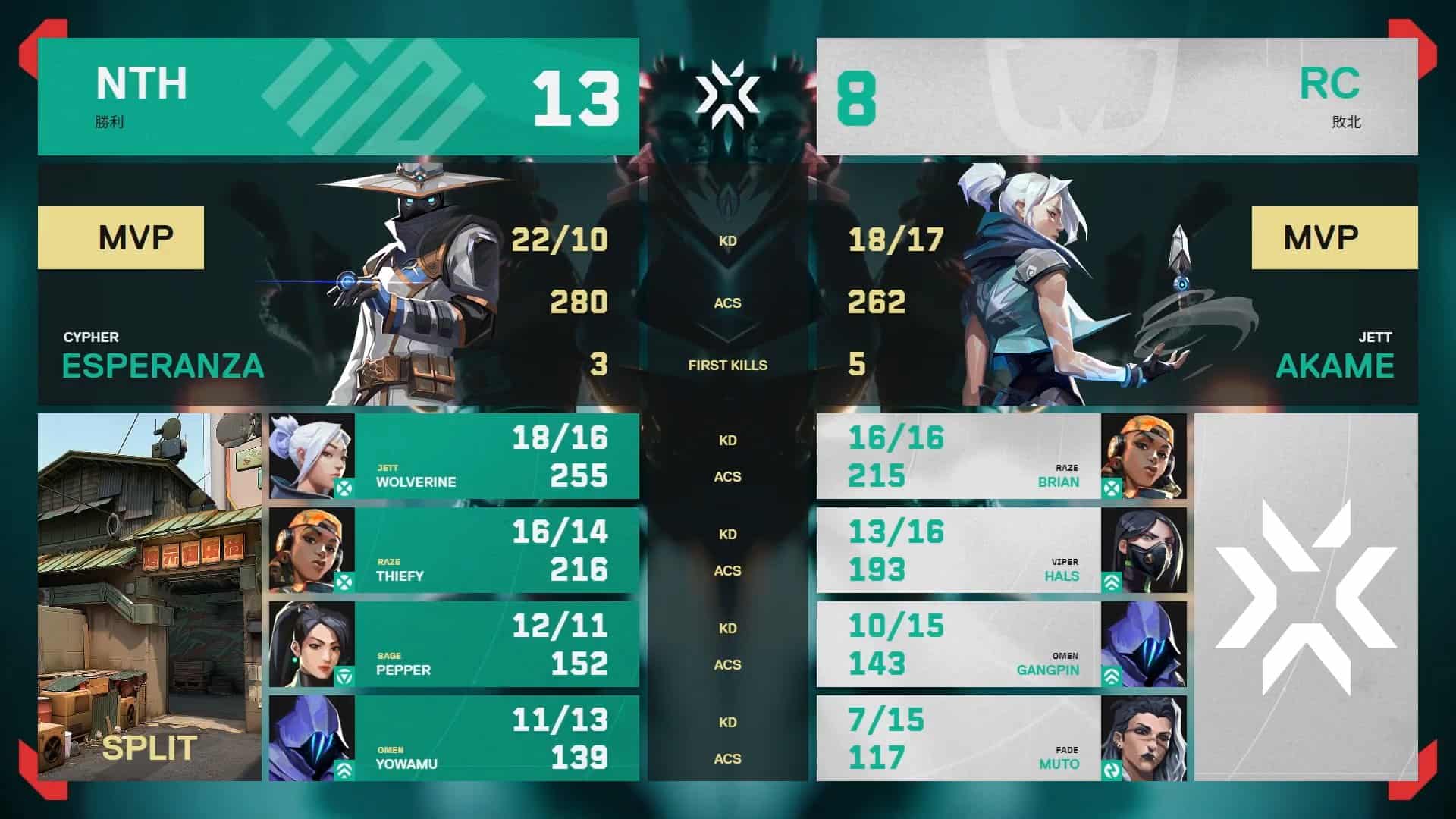Click MUTO's Fade agent portrait
The height and width of the screenshot is (819, 1456).
1143,739
